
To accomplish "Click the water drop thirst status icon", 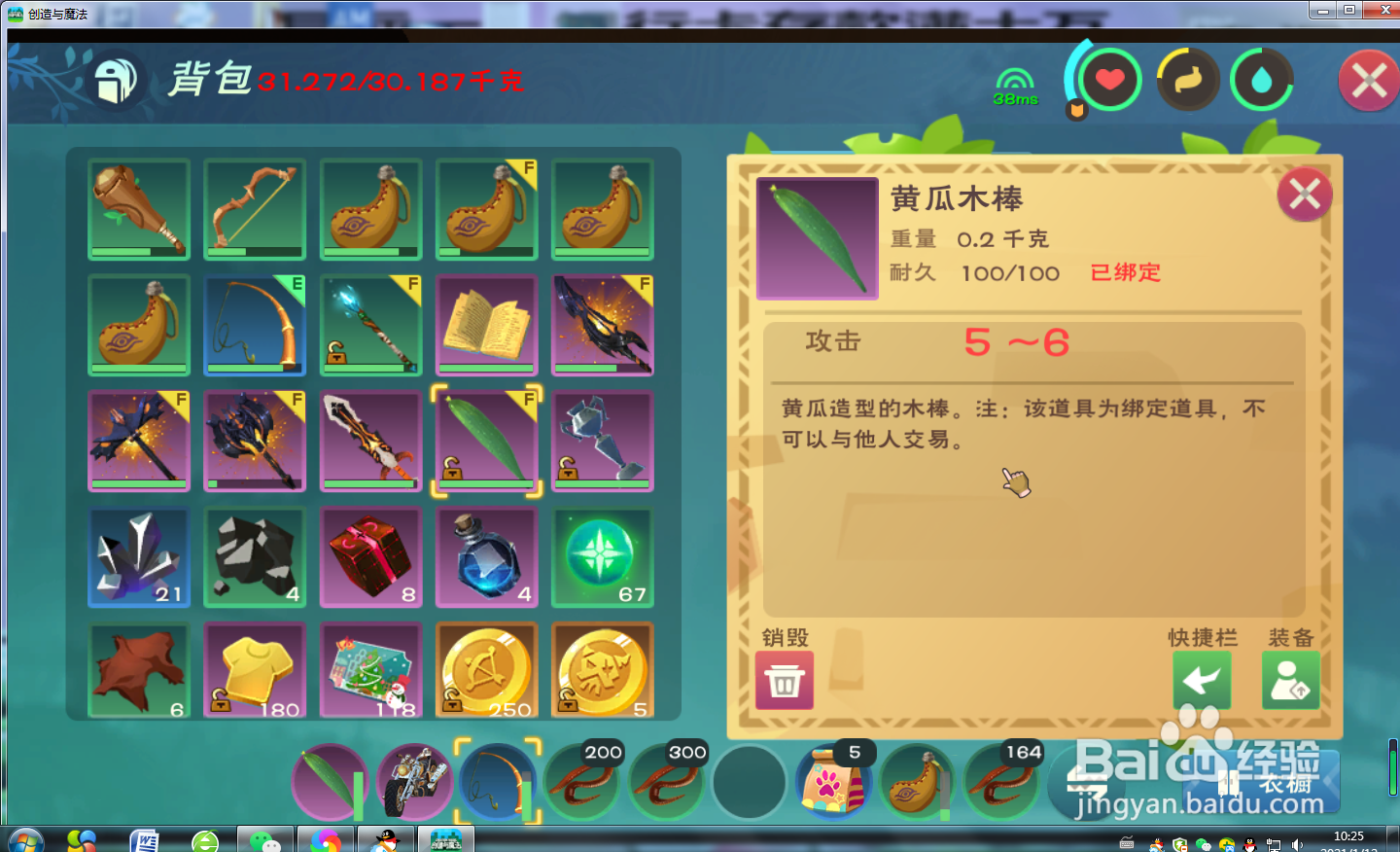I will 1261,80.
